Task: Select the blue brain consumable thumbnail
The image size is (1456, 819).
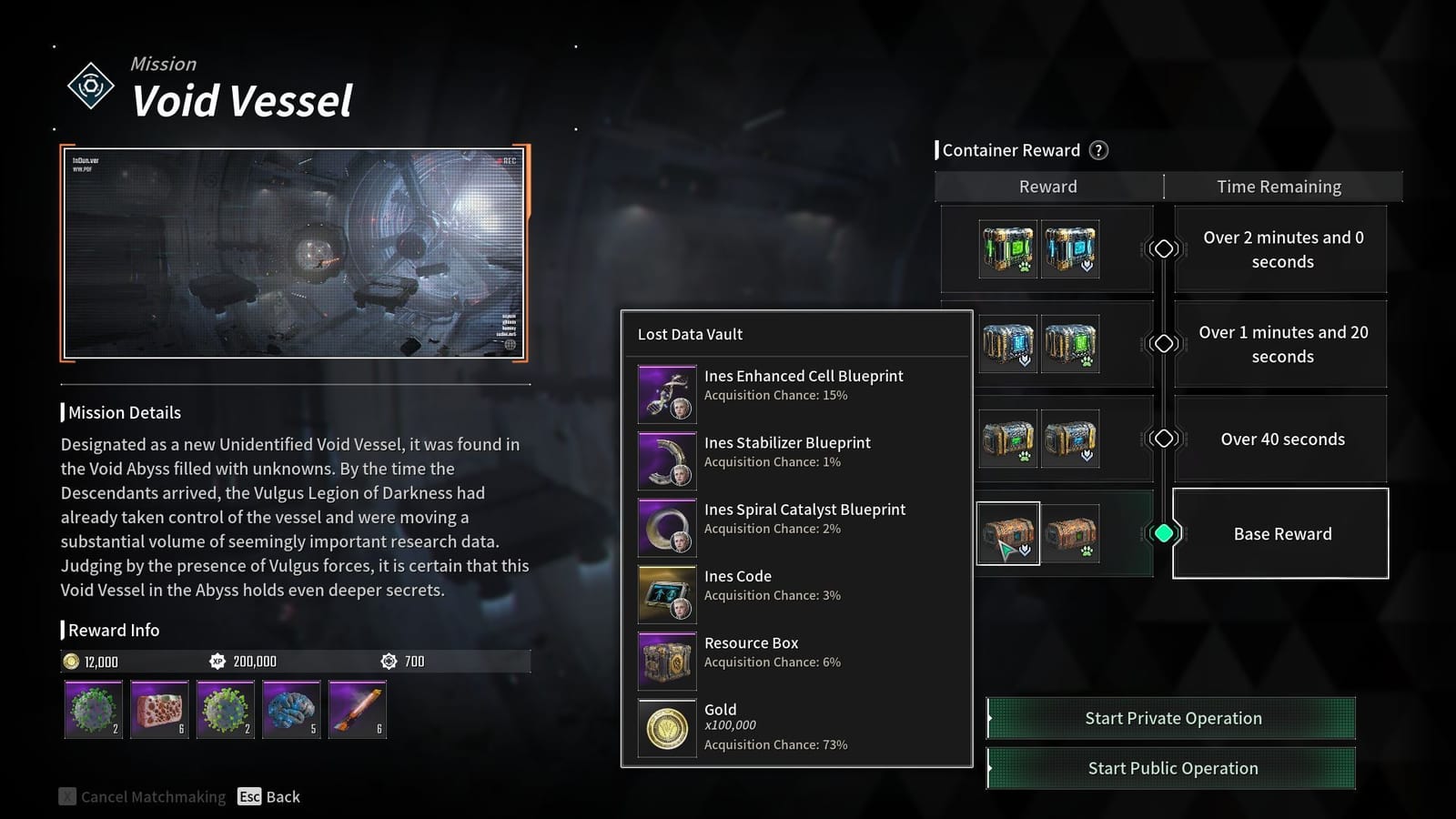Action: coord(290,711)
